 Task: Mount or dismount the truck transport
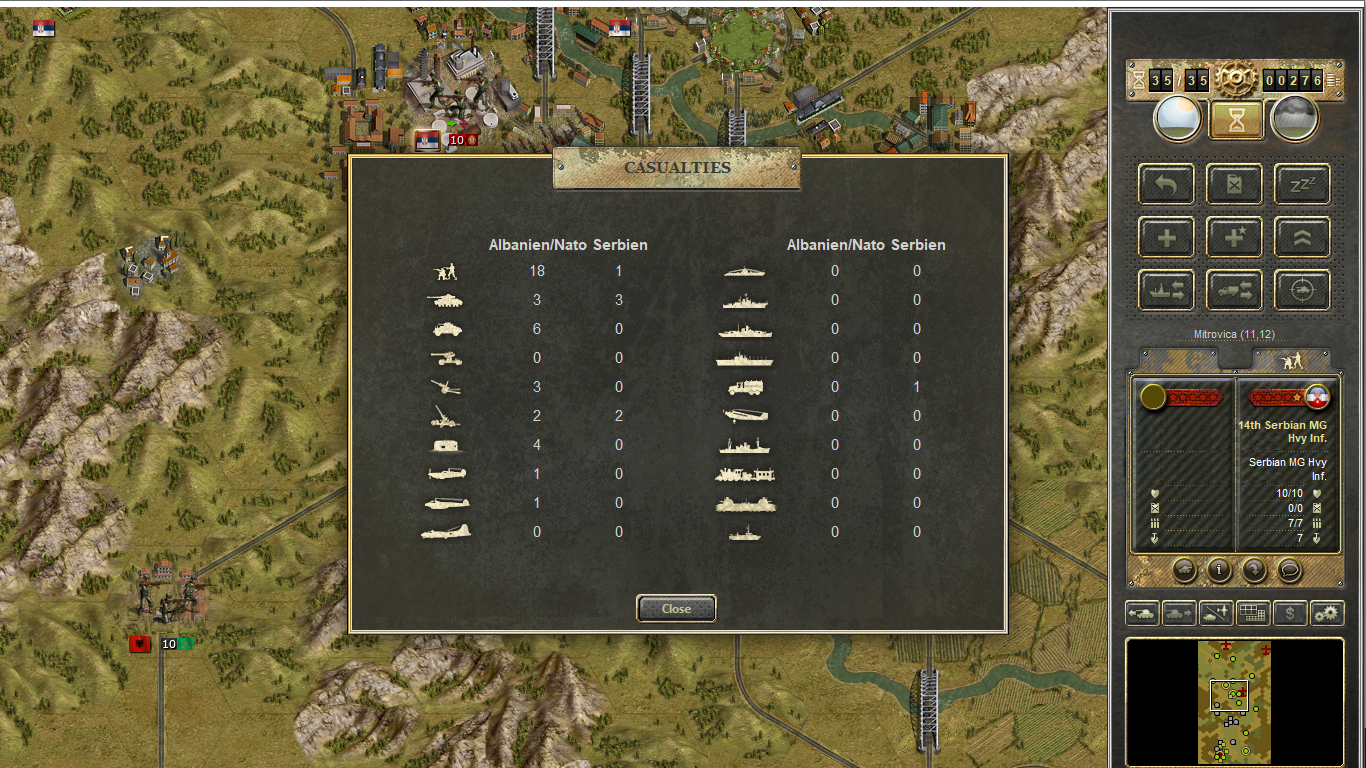point(1234,291)
